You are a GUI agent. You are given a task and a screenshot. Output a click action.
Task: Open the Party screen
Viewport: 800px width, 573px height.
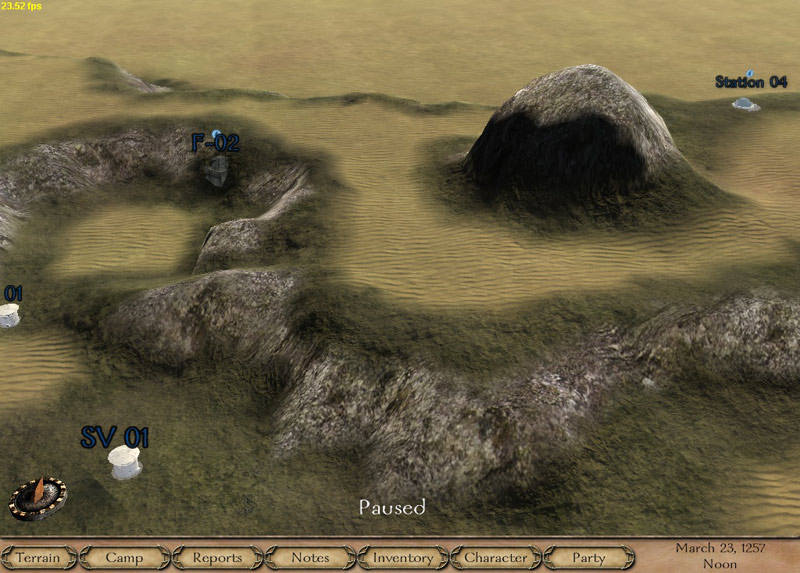tap(589, 558)
